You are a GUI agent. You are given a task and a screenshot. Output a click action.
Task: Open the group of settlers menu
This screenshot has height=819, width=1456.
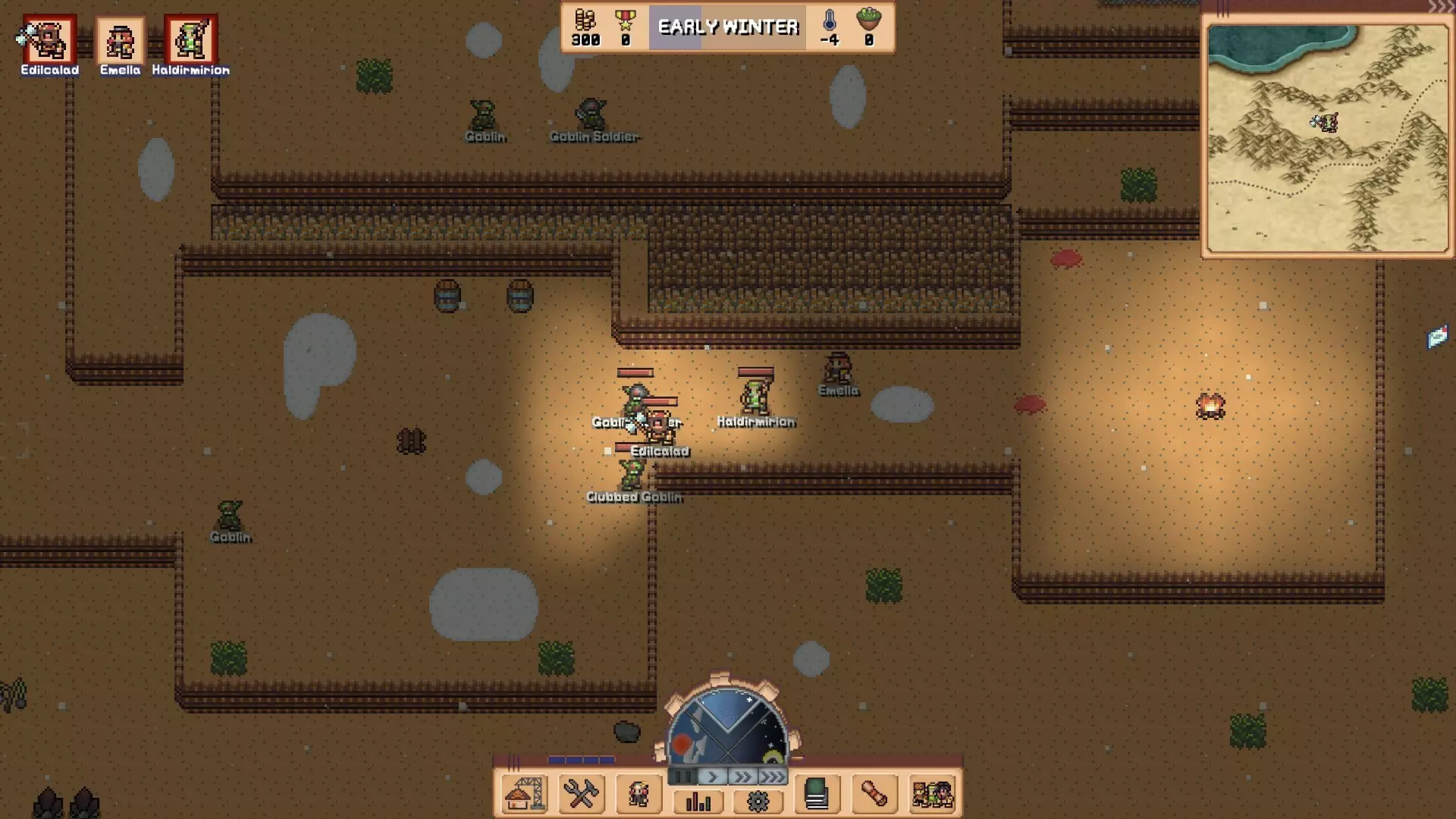tap(932, 794)
